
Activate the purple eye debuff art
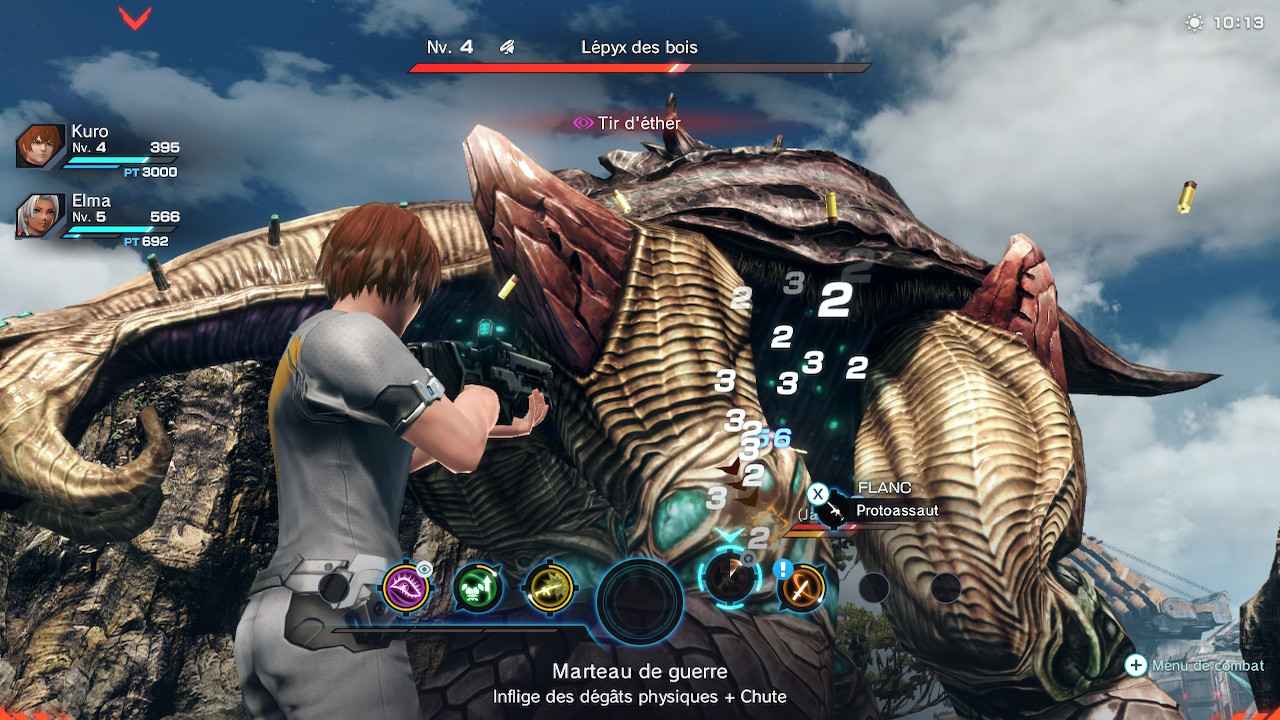click(406, 587)
